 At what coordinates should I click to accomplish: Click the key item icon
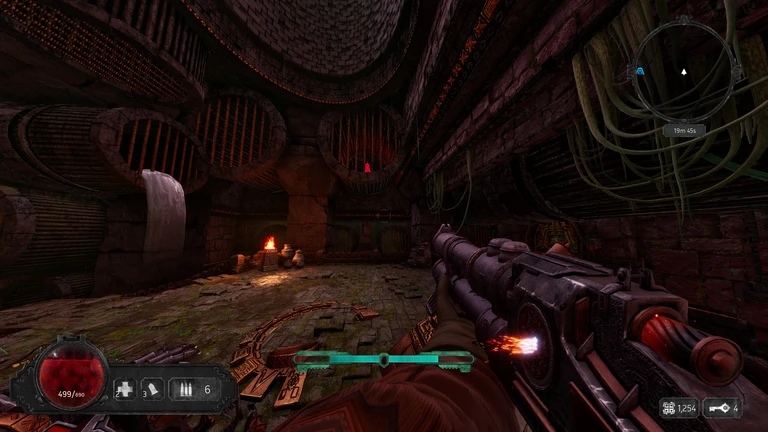click(718, 408)
